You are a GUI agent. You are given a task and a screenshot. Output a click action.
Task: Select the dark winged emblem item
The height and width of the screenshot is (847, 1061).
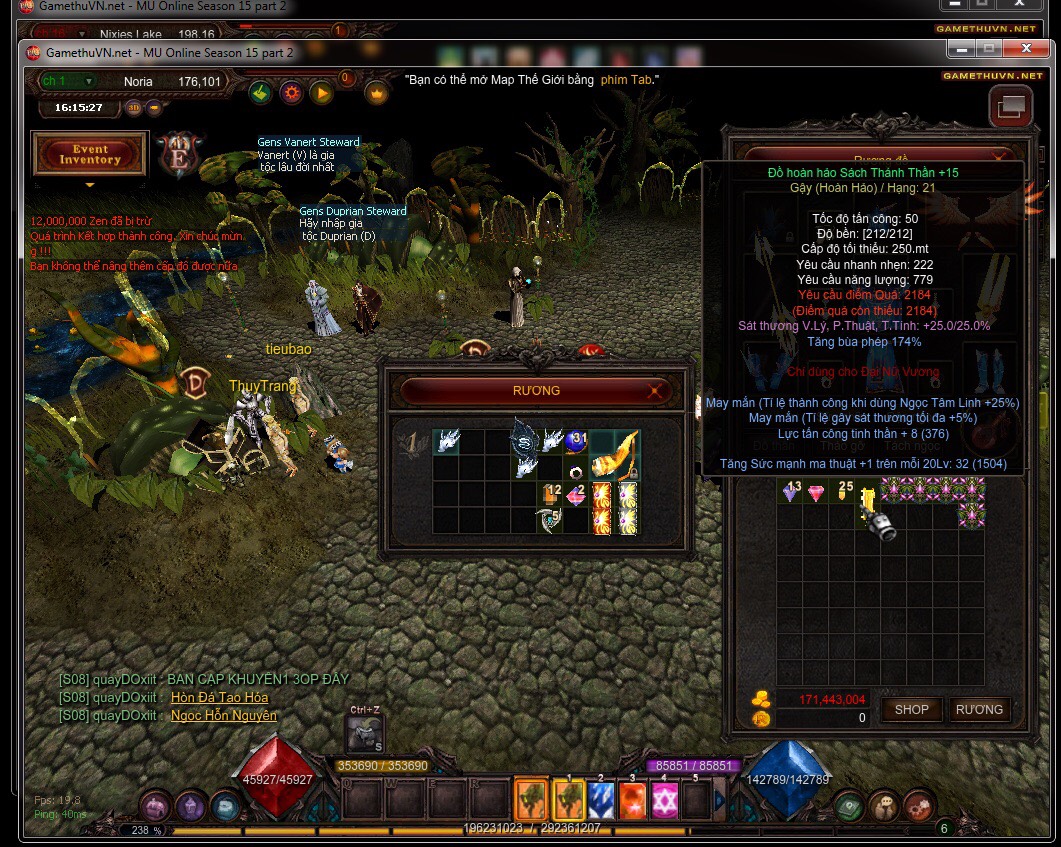[524, 441]
